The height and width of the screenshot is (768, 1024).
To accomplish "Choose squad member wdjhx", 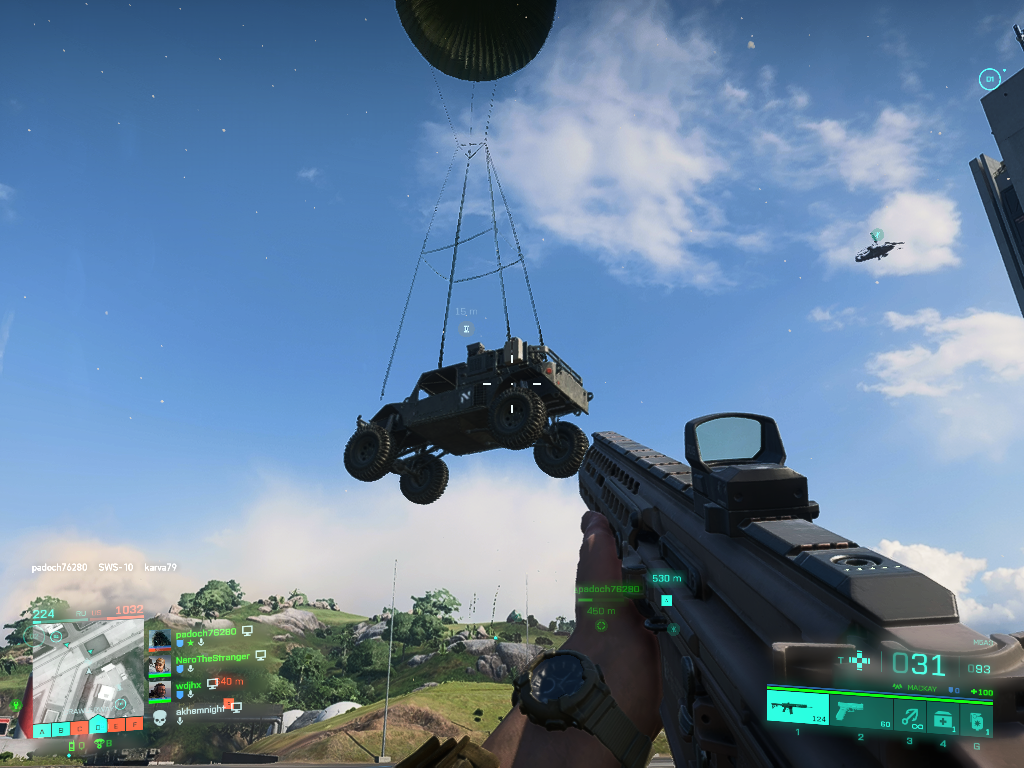I will [190, 684].
